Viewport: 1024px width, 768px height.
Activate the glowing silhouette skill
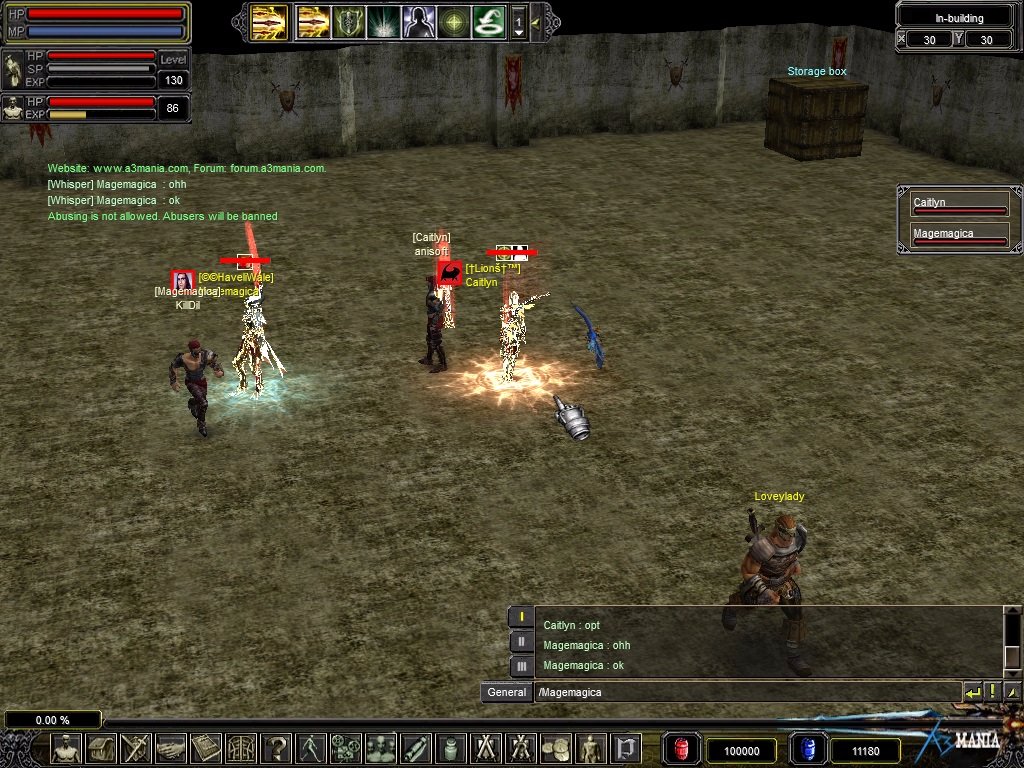click(417, 21)
